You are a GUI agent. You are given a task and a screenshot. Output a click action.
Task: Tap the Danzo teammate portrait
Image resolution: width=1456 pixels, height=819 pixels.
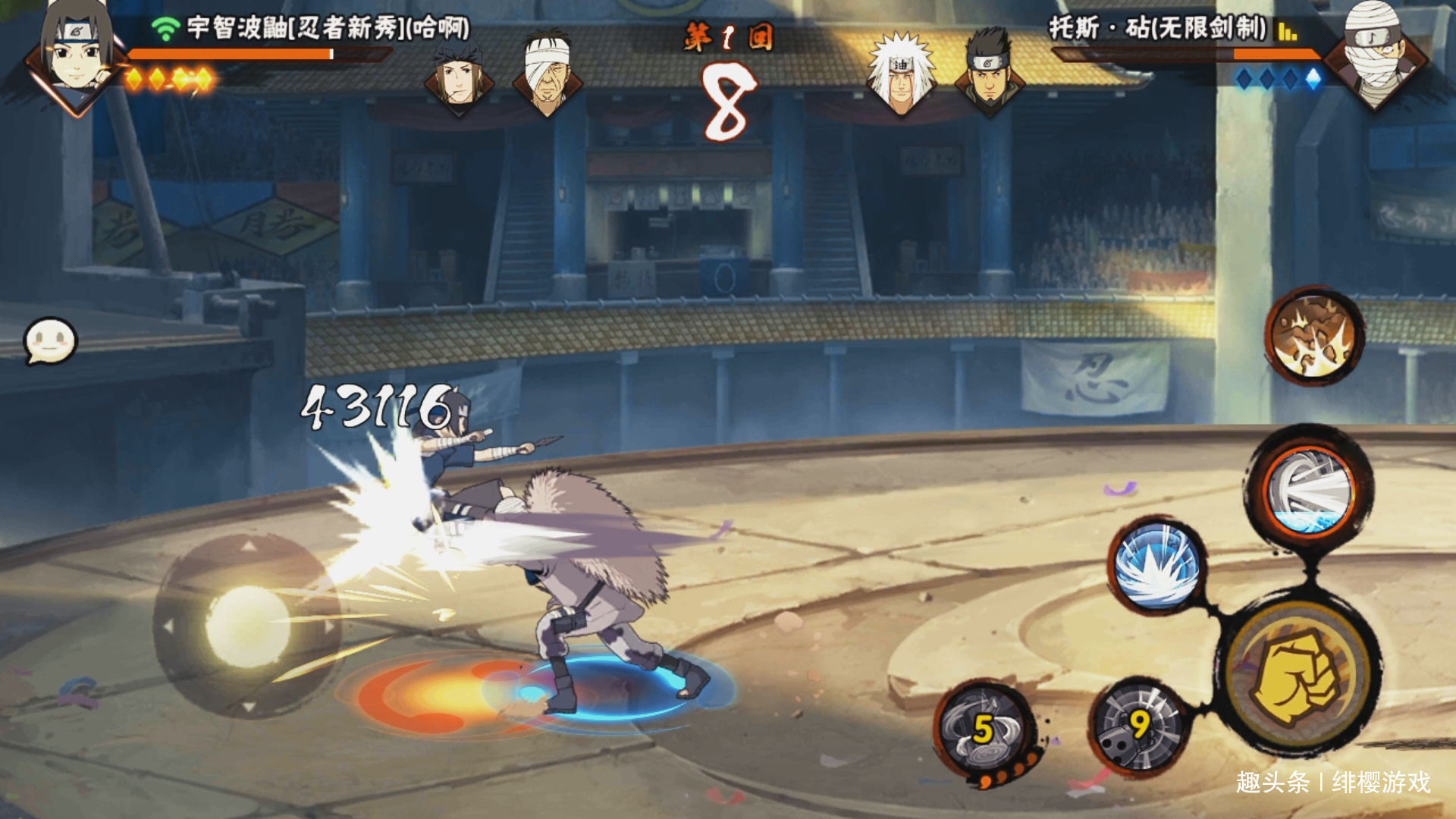(x=547, y=72)
